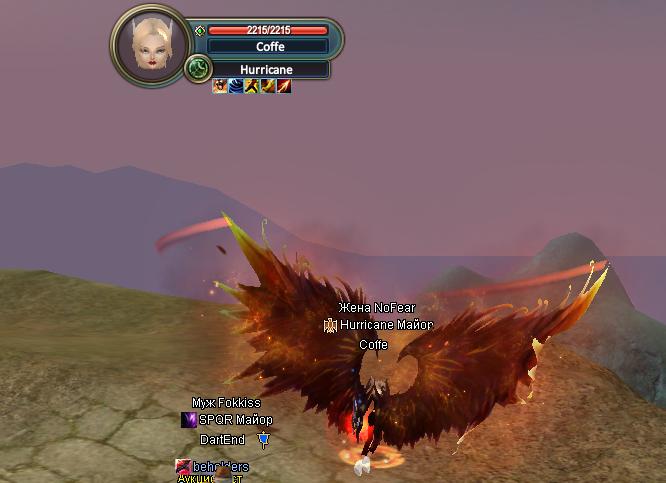Inspect the blue swirl buff icon

coord(236,87)
